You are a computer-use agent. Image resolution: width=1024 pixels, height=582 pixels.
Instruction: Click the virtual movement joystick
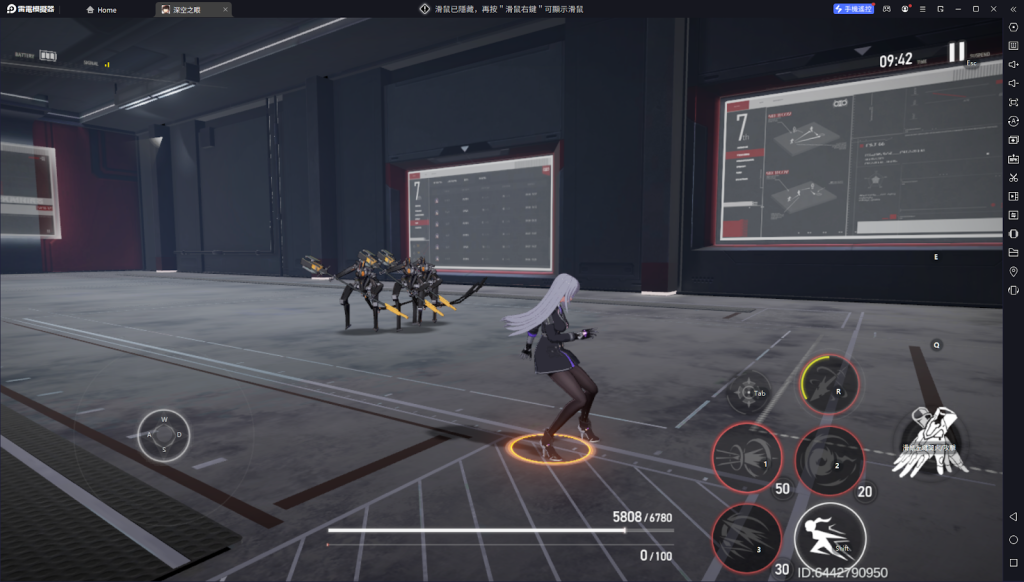pos(164,435)
